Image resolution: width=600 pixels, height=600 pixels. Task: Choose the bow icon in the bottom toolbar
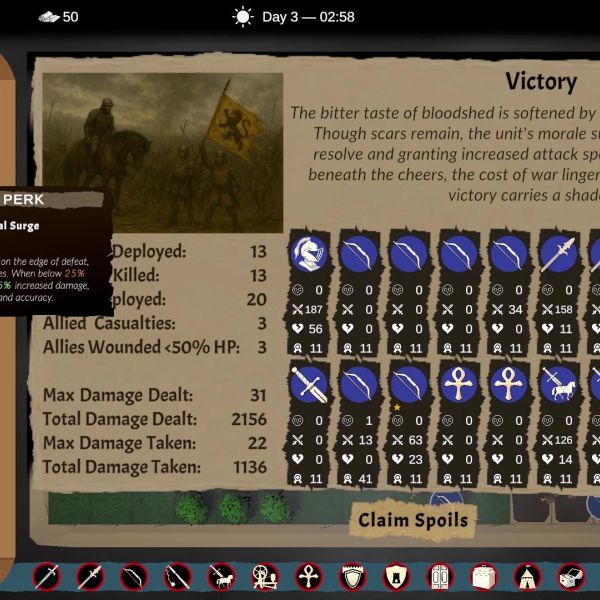tap(133, 577)
